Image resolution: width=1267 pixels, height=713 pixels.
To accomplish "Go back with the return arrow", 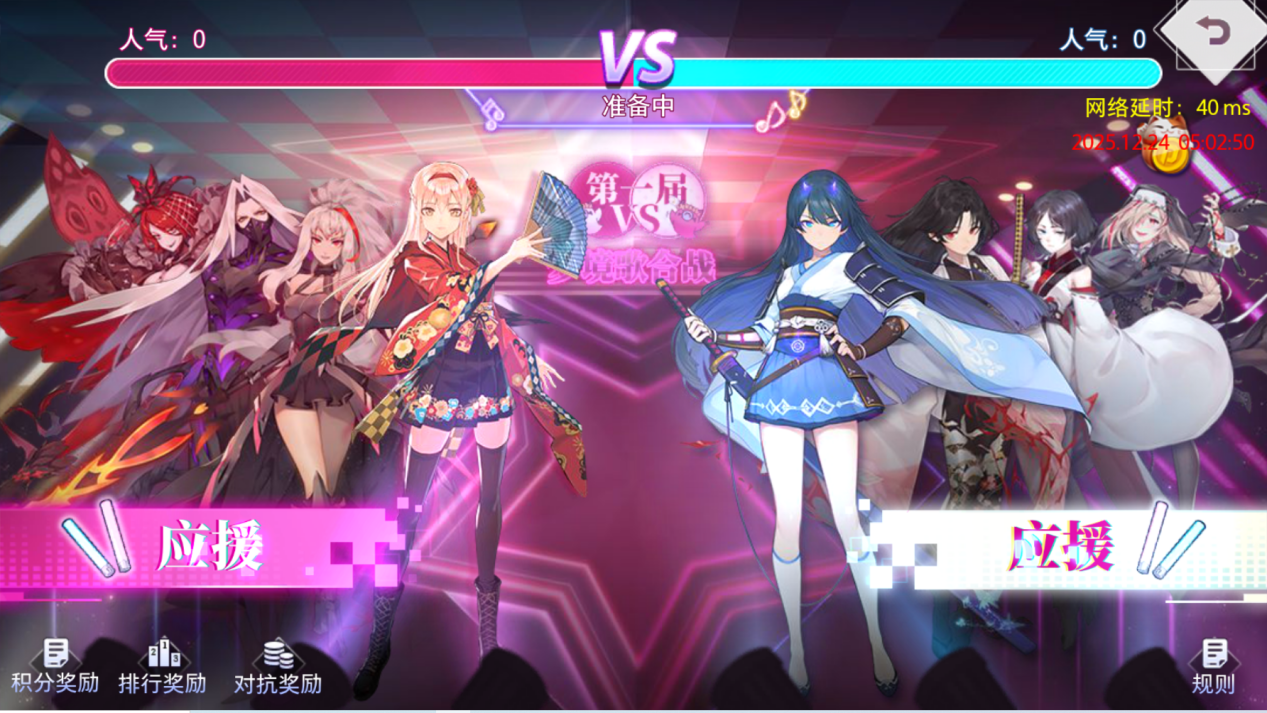I will coord(1214,34).
